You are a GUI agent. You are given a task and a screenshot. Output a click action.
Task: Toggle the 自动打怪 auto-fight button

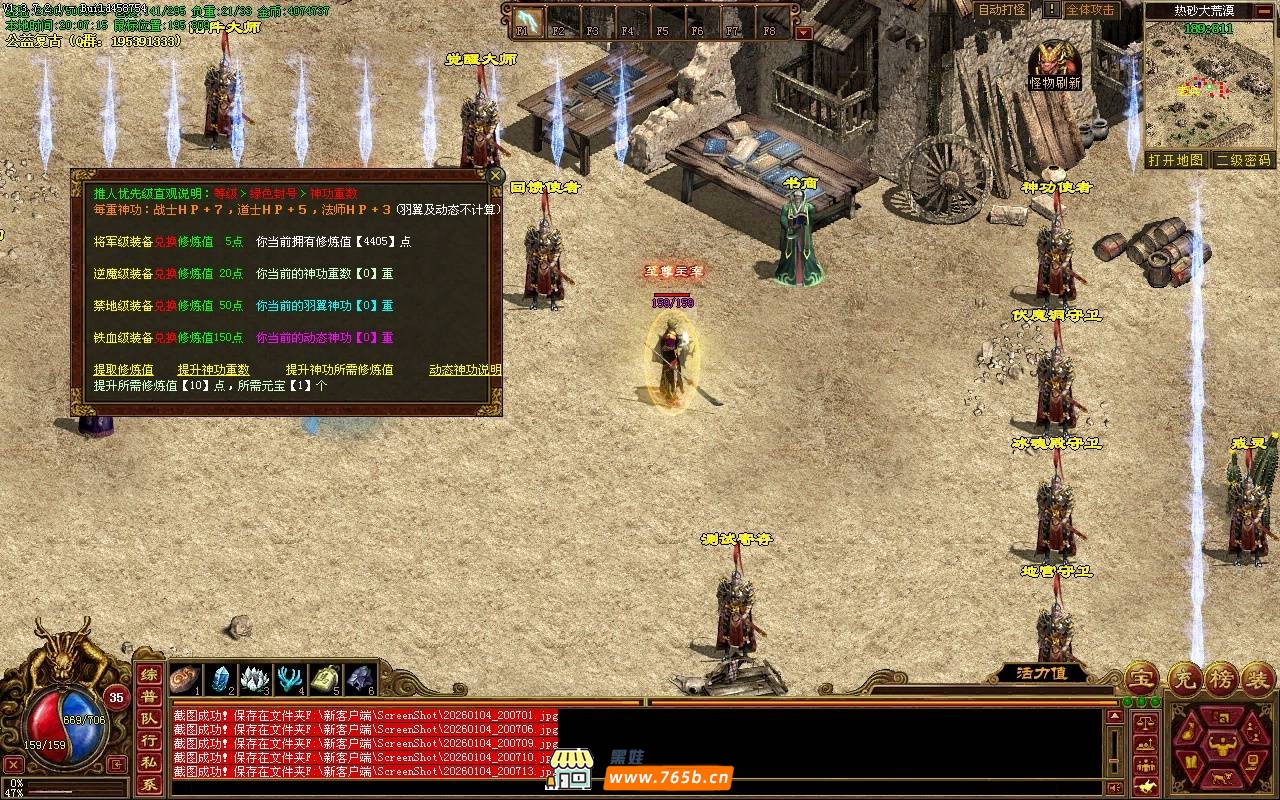(x=1001, y=10)
